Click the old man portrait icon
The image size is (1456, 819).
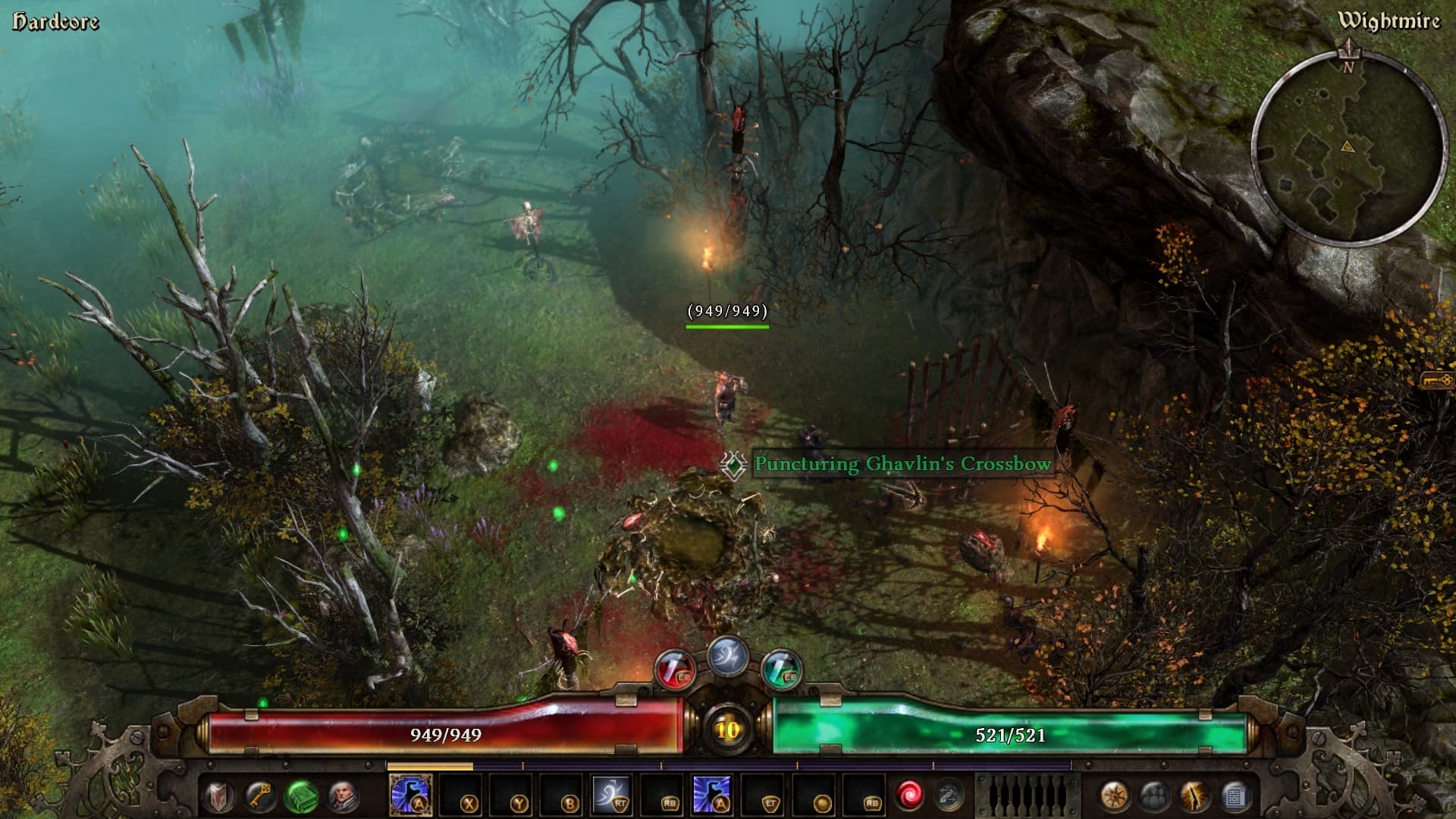pyautogui.click(x=343, y=796)
